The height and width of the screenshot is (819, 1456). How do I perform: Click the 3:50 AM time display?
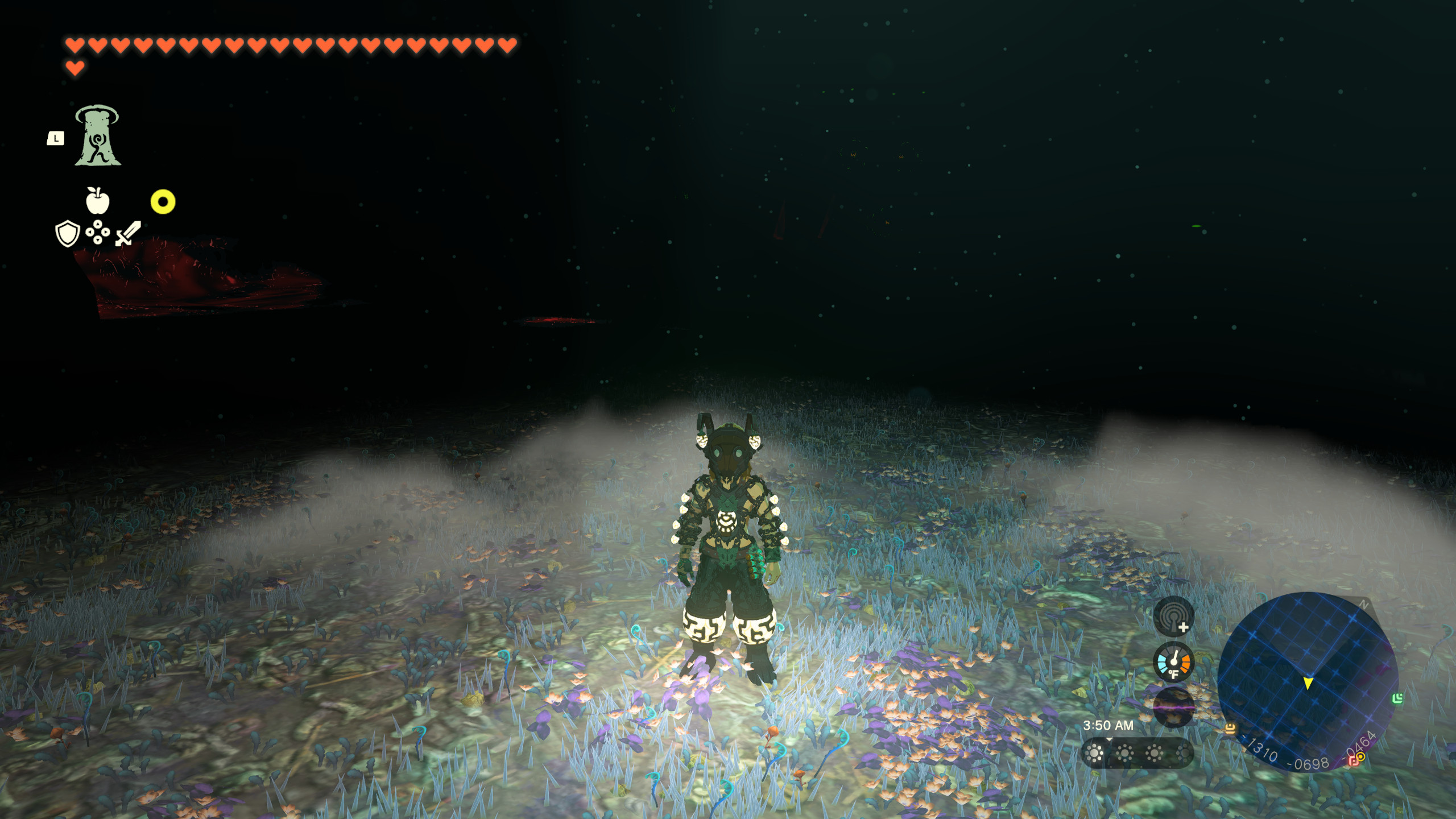(1108, 725)
